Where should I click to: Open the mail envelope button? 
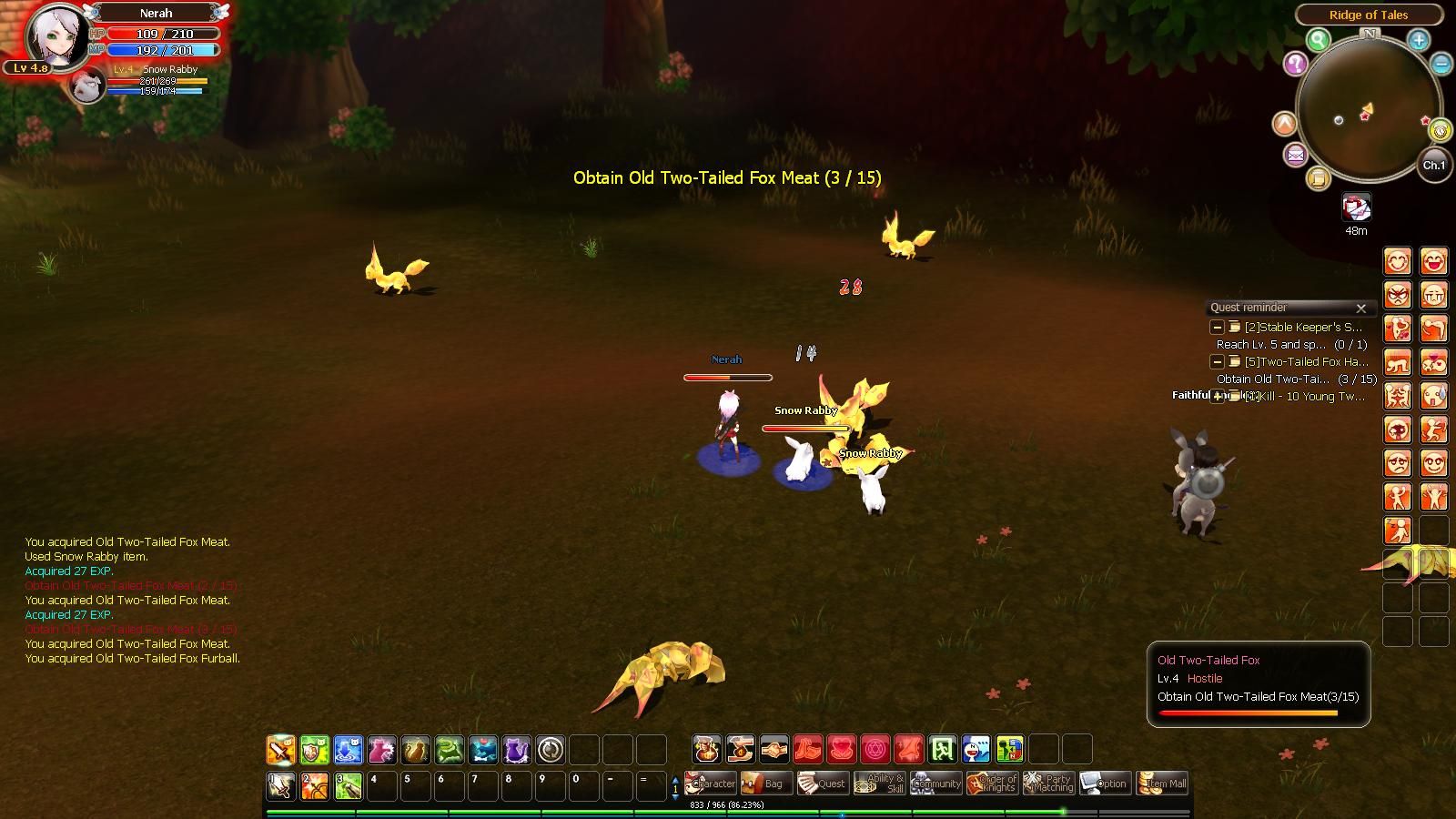[1295, 155]
